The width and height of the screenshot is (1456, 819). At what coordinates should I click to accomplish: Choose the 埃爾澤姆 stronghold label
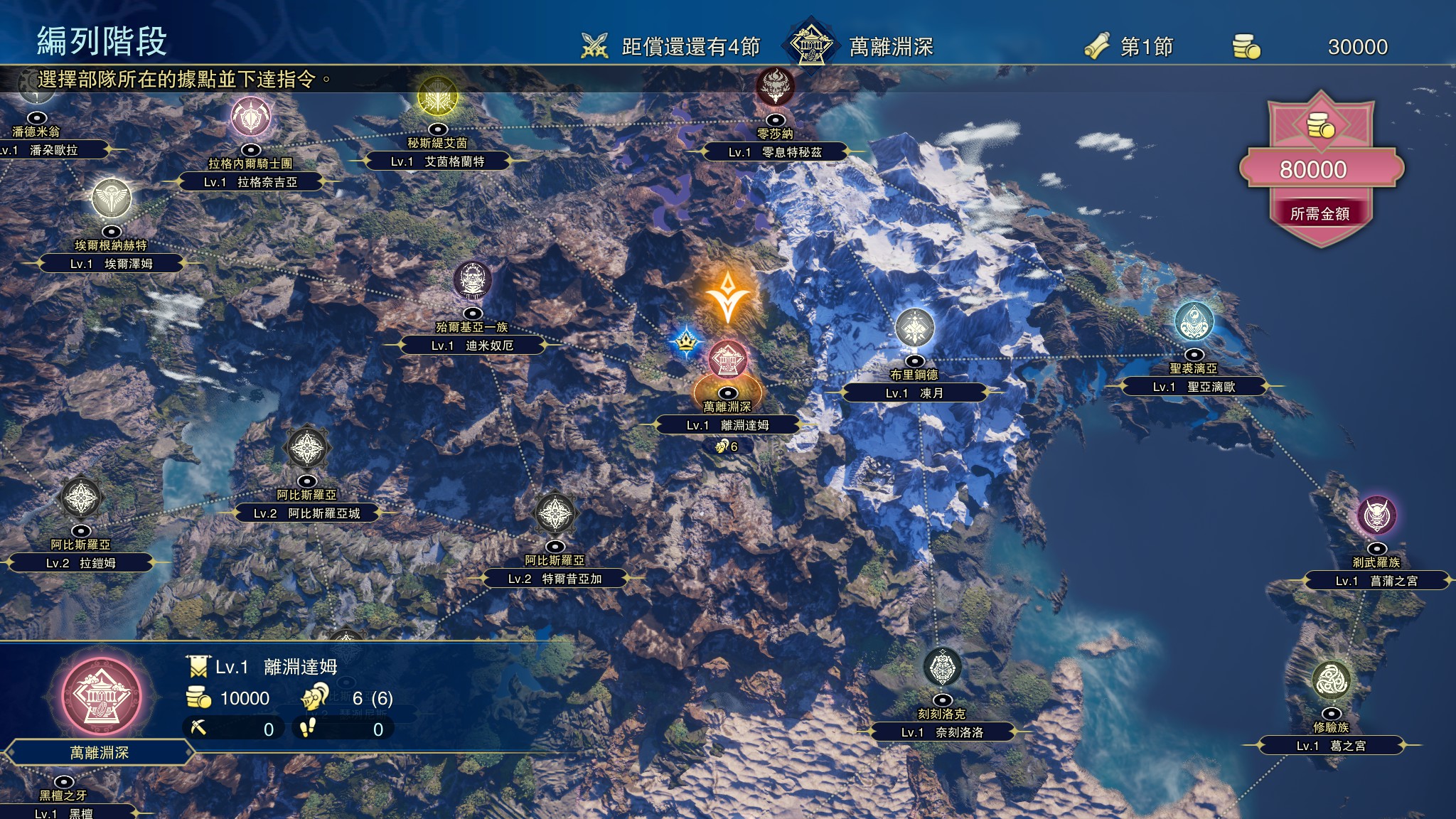111,264
